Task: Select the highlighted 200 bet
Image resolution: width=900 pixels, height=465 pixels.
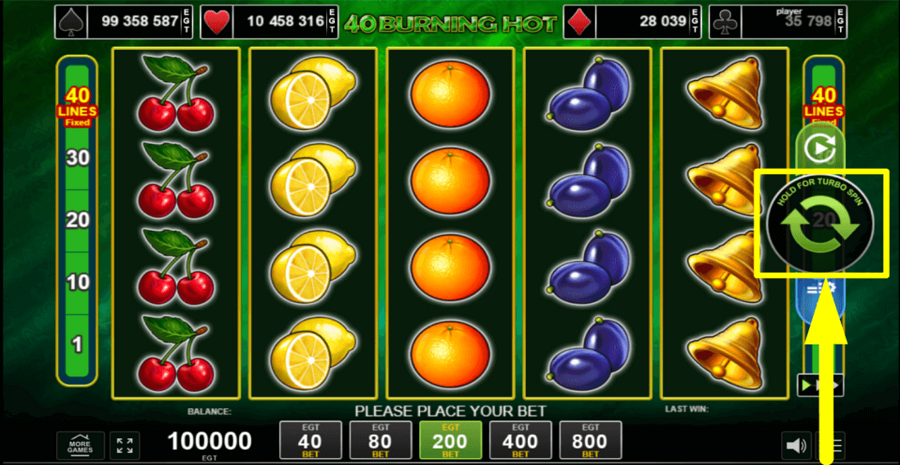Action: [450, 439]
